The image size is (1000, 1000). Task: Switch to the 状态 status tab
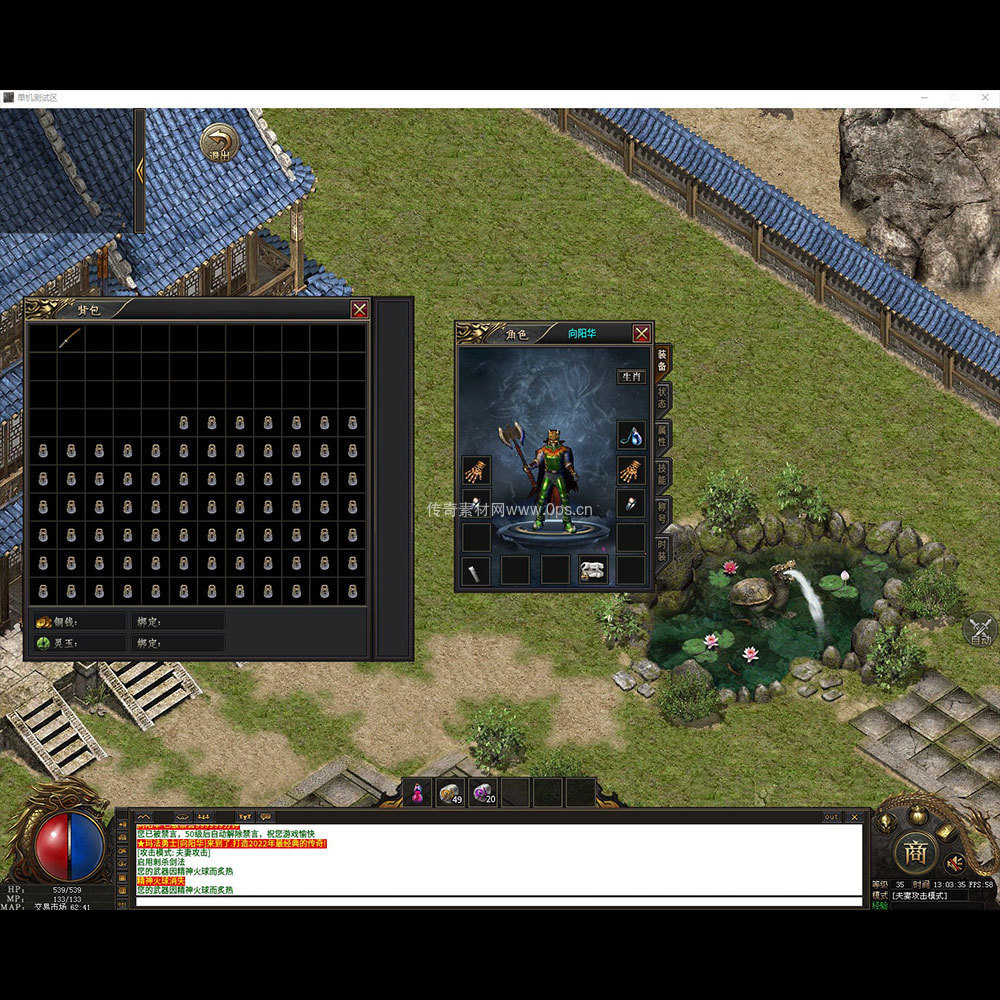coord(662,397)
